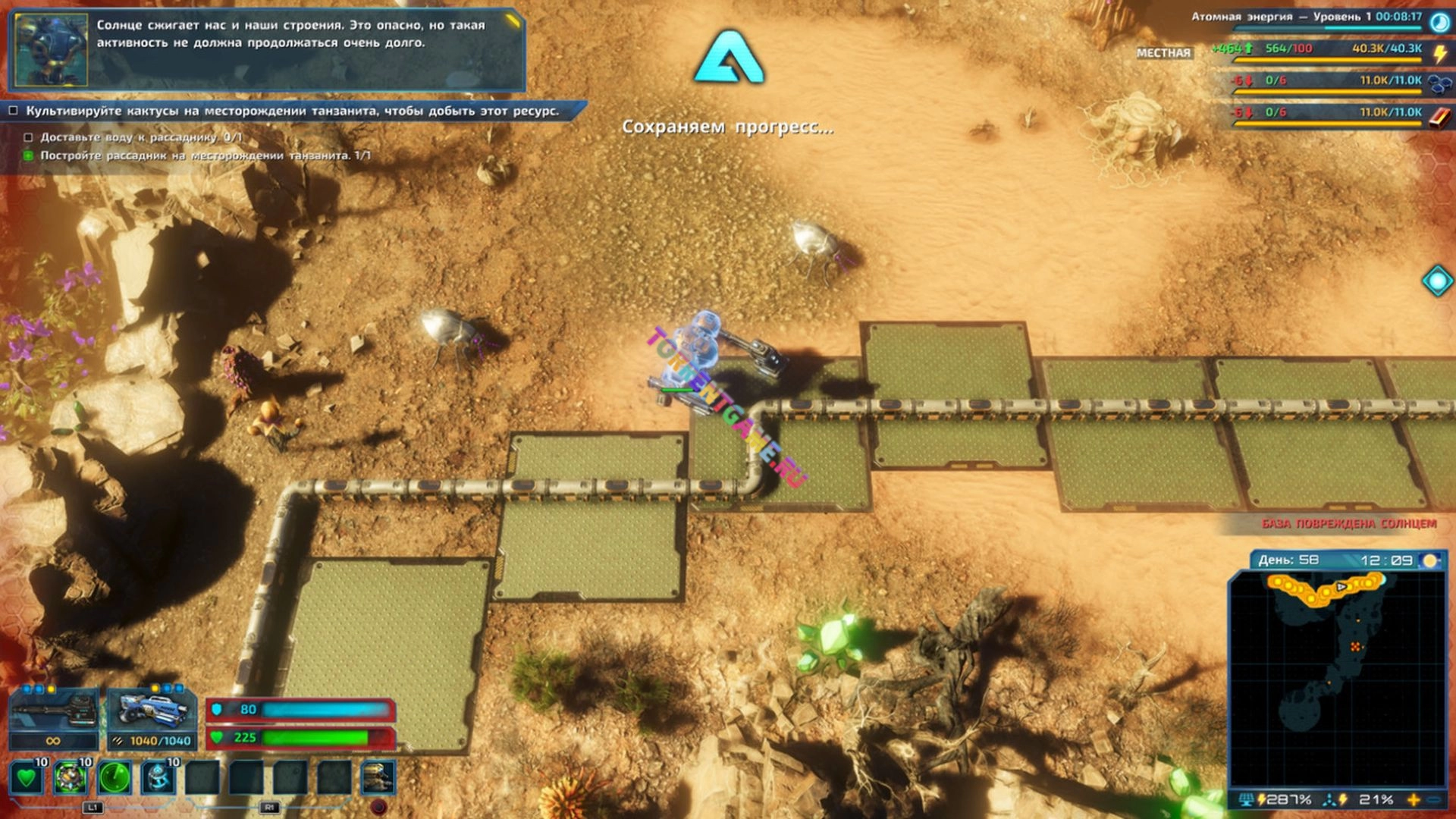Select the mech turret build slot
Screen dimensions: 1456x819
[378, 778]
